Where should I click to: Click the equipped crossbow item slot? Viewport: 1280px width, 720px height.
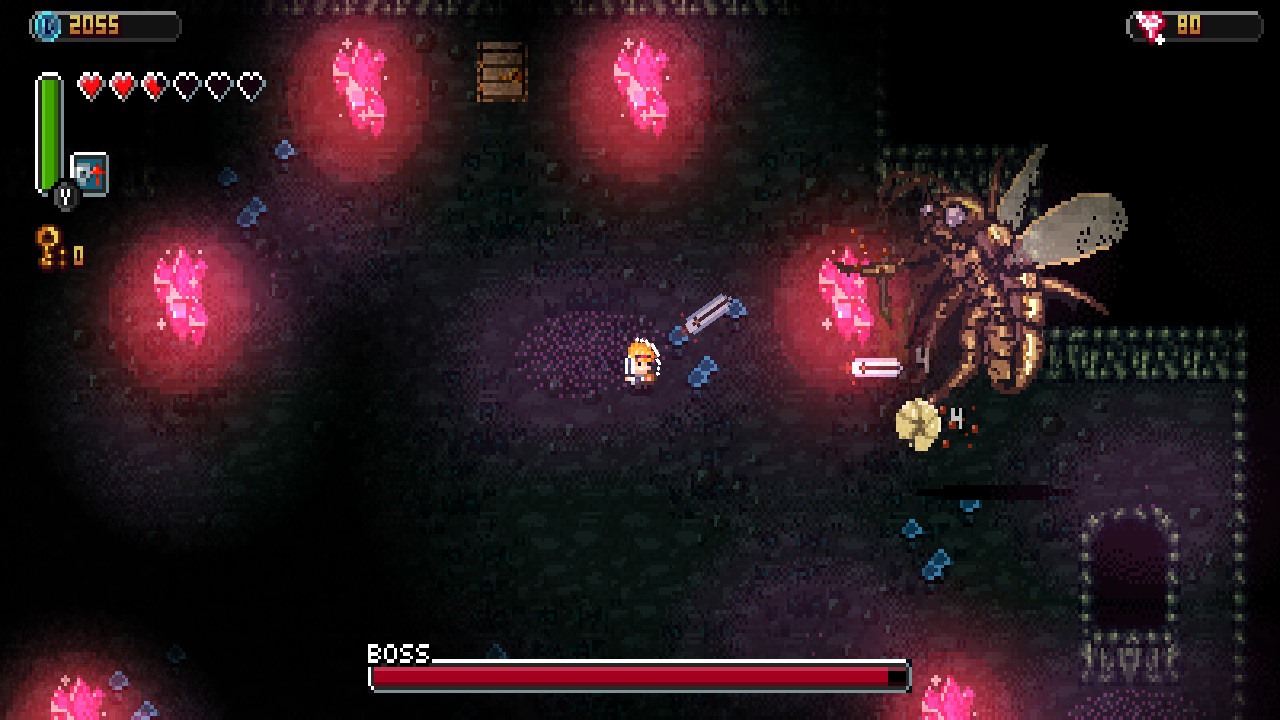pos(90,172)
